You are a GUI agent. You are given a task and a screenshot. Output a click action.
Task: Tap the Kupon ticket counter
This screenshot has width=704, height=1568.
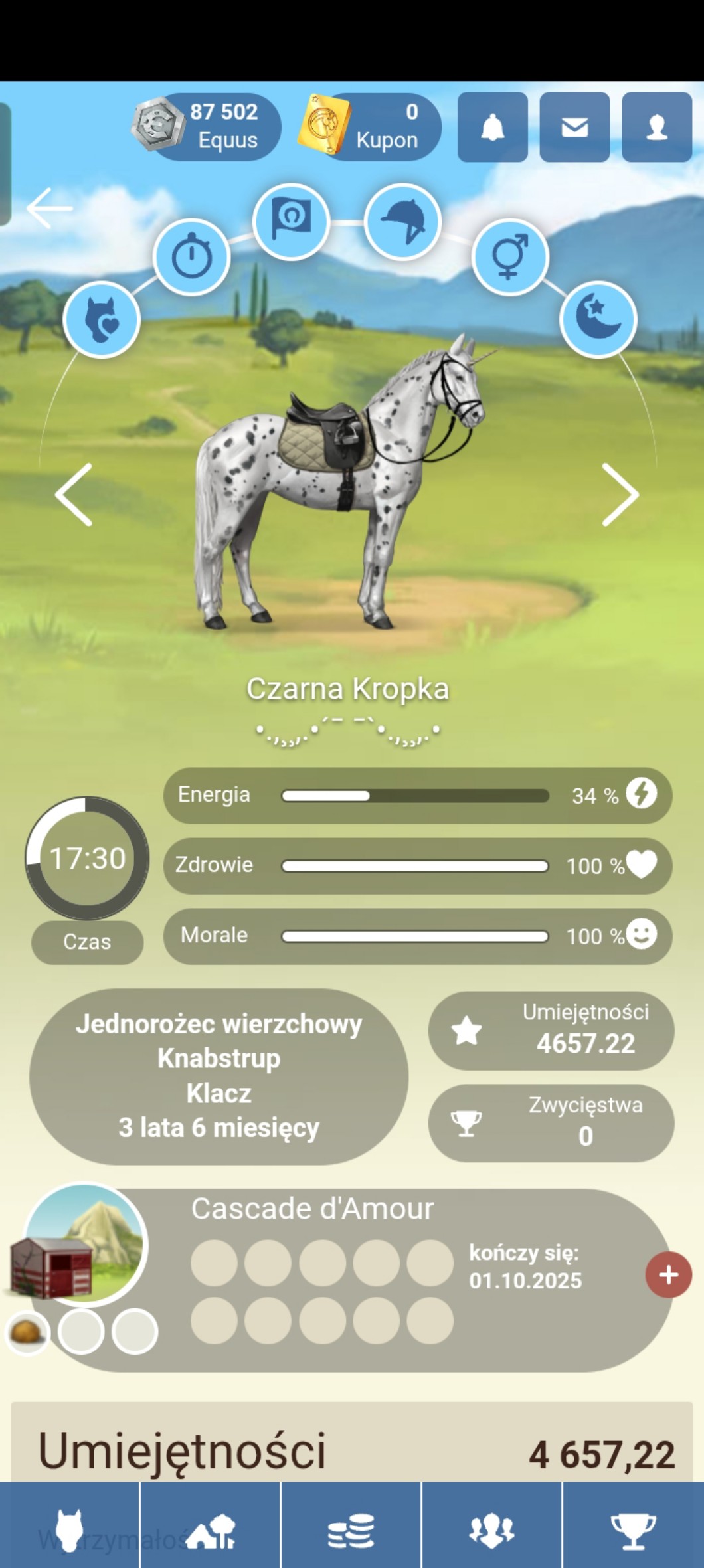pyautogui.click(x=371, y=126)
